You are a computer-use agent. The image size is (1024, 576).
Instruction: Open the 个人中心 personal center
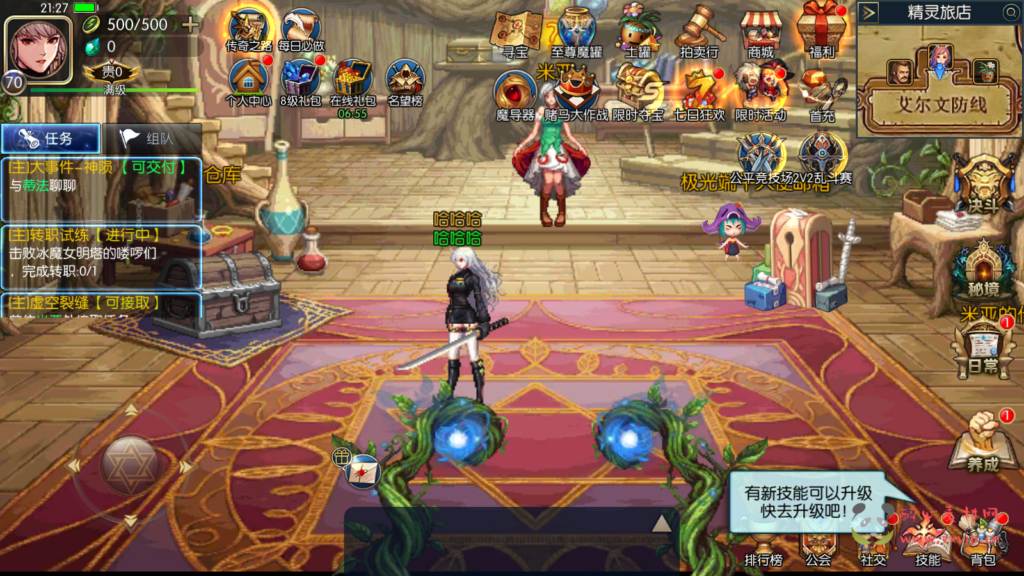click(248, 80)
